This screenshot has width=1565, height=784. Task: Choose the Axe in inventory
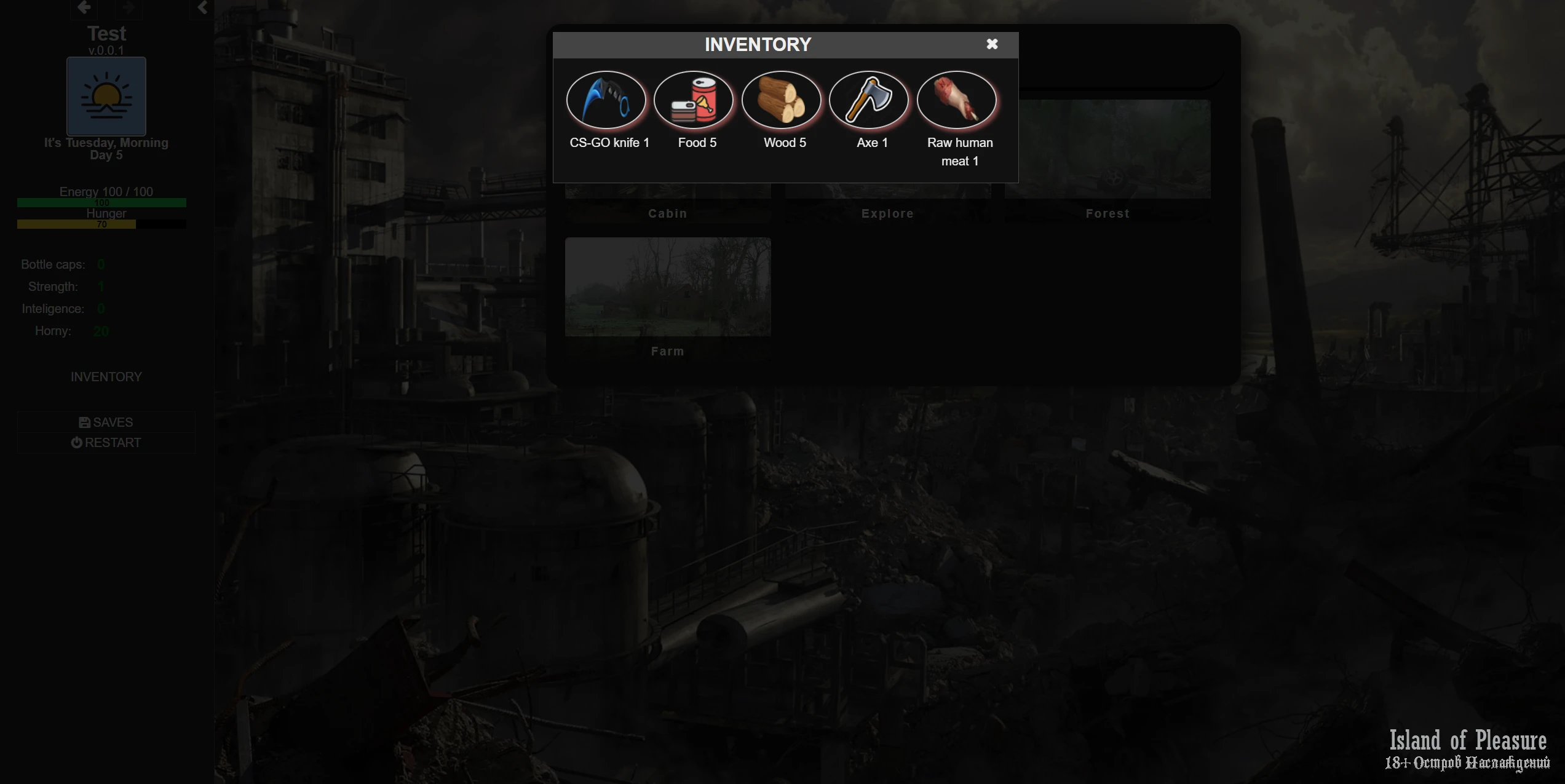[868, 100]
